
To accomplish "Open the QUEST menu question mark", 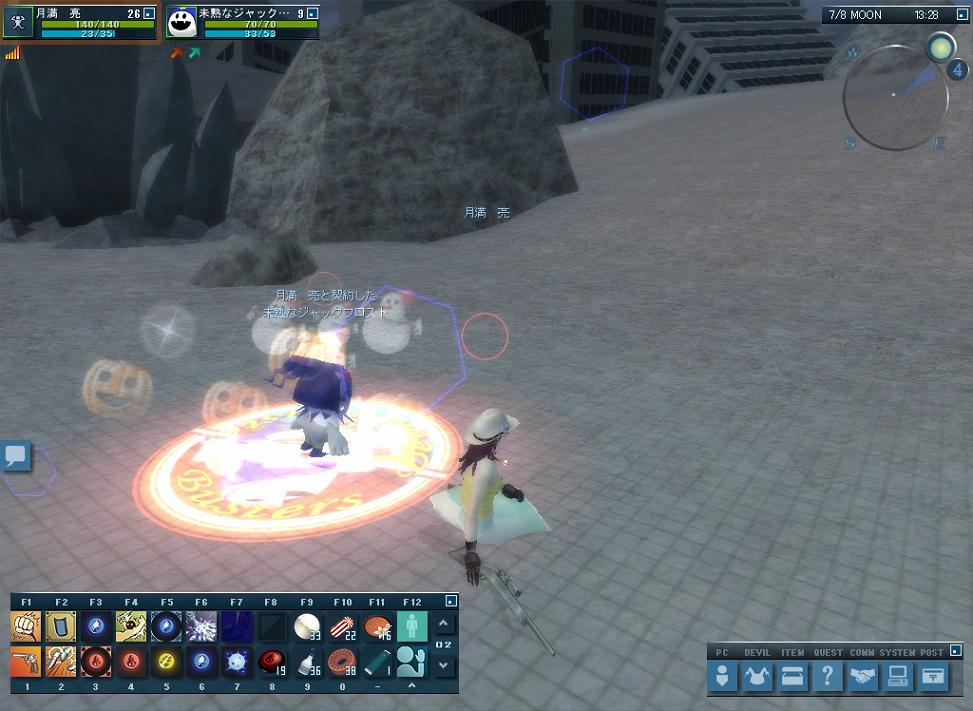I will point(826,677).
